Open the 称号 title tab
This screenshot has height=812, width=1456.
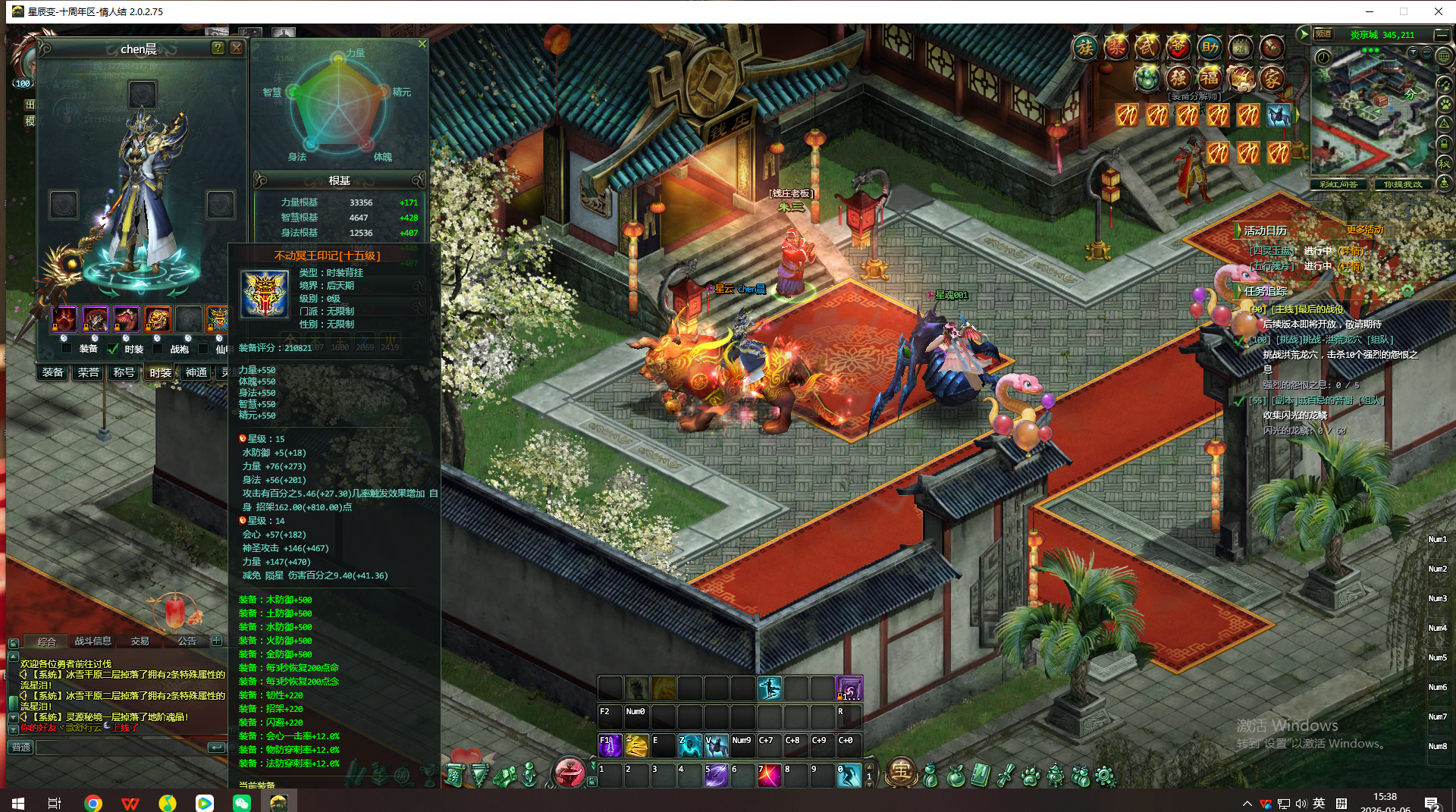point(124,372)
